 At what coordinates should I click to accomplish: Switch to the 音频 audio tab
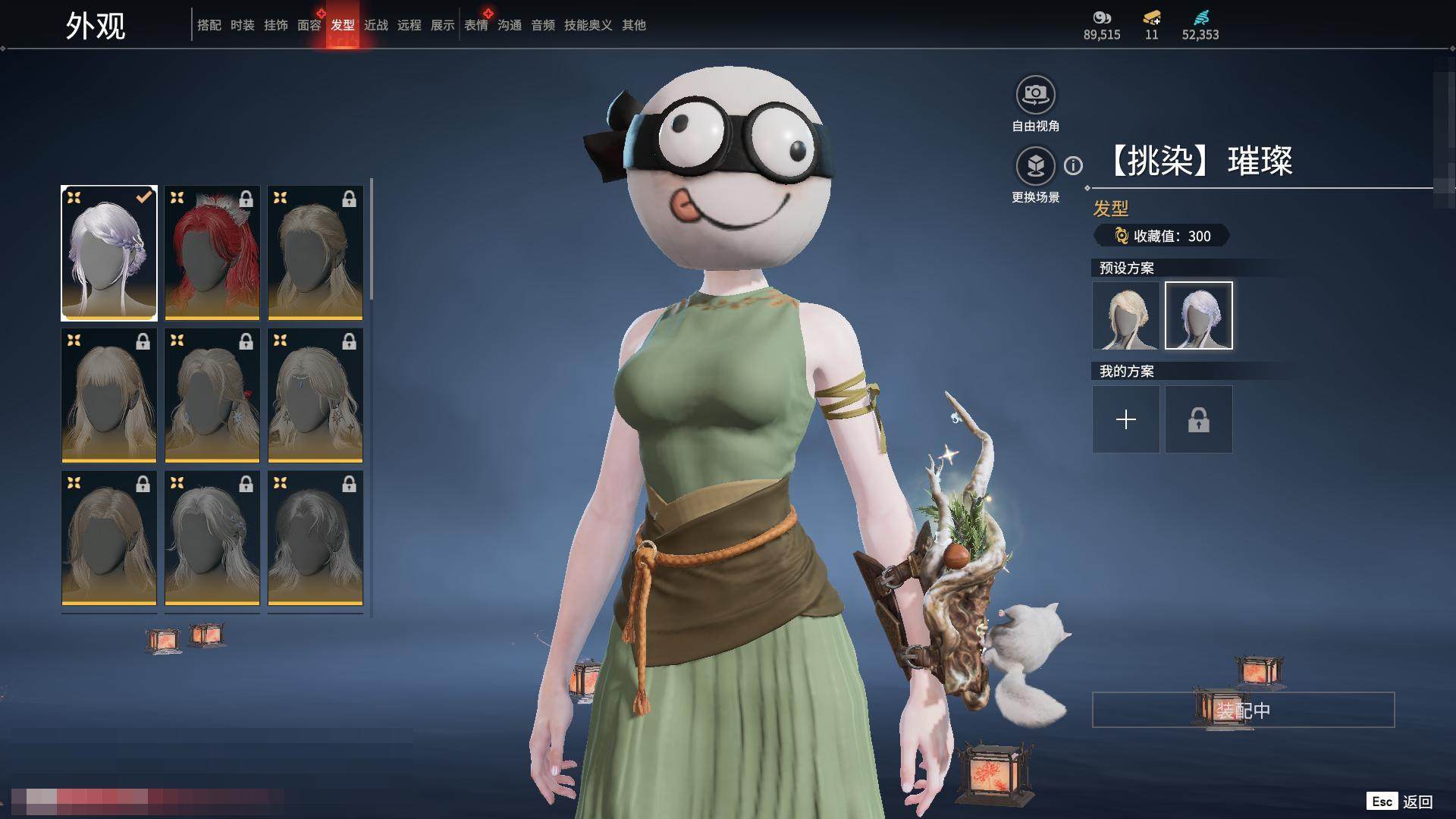542,25
